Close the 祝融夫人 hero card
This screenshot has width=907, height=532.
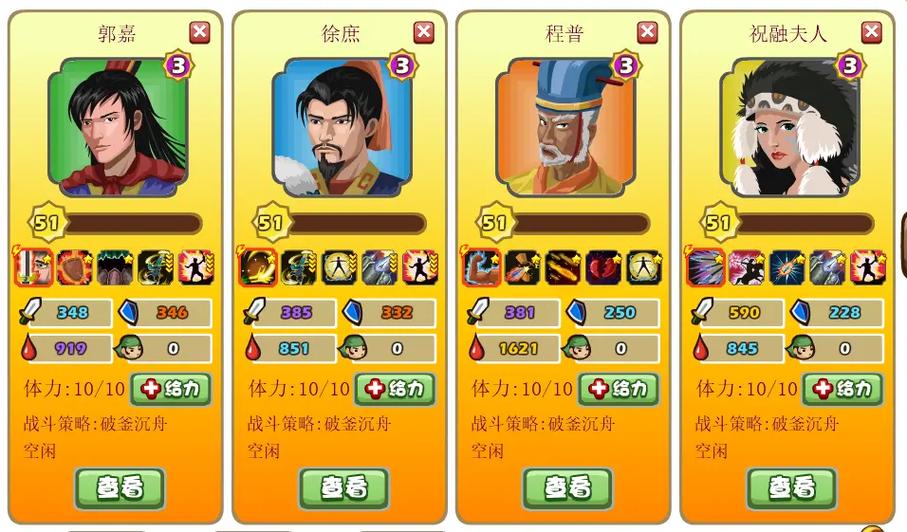(872, 32)
